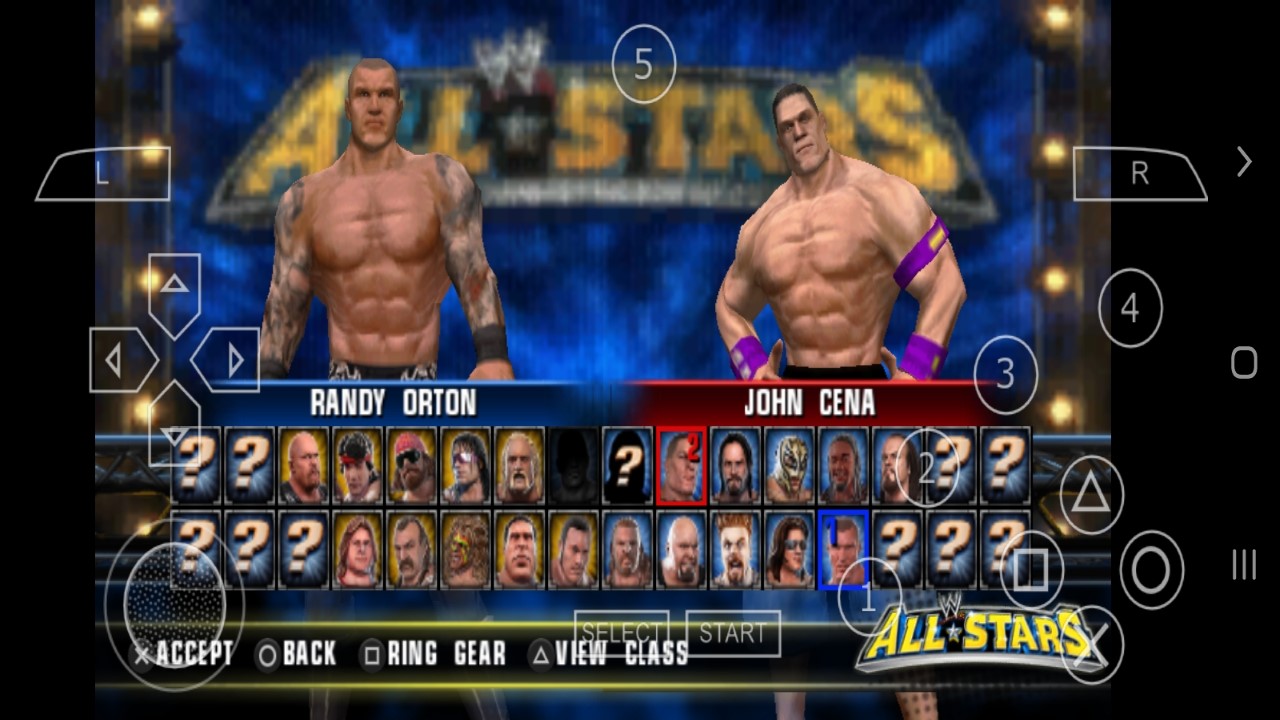1280x720 pixels.
Task: Select the shadowed hooded locked portrait
Action: (574, 466)
